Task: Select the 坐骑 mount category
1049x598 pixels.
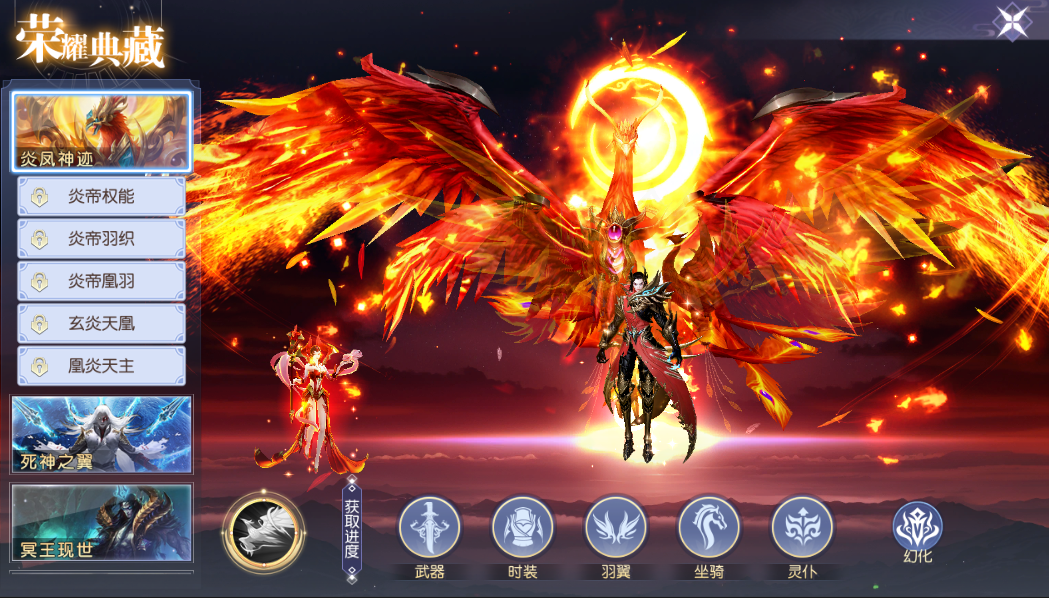Action: pos(709,528)
